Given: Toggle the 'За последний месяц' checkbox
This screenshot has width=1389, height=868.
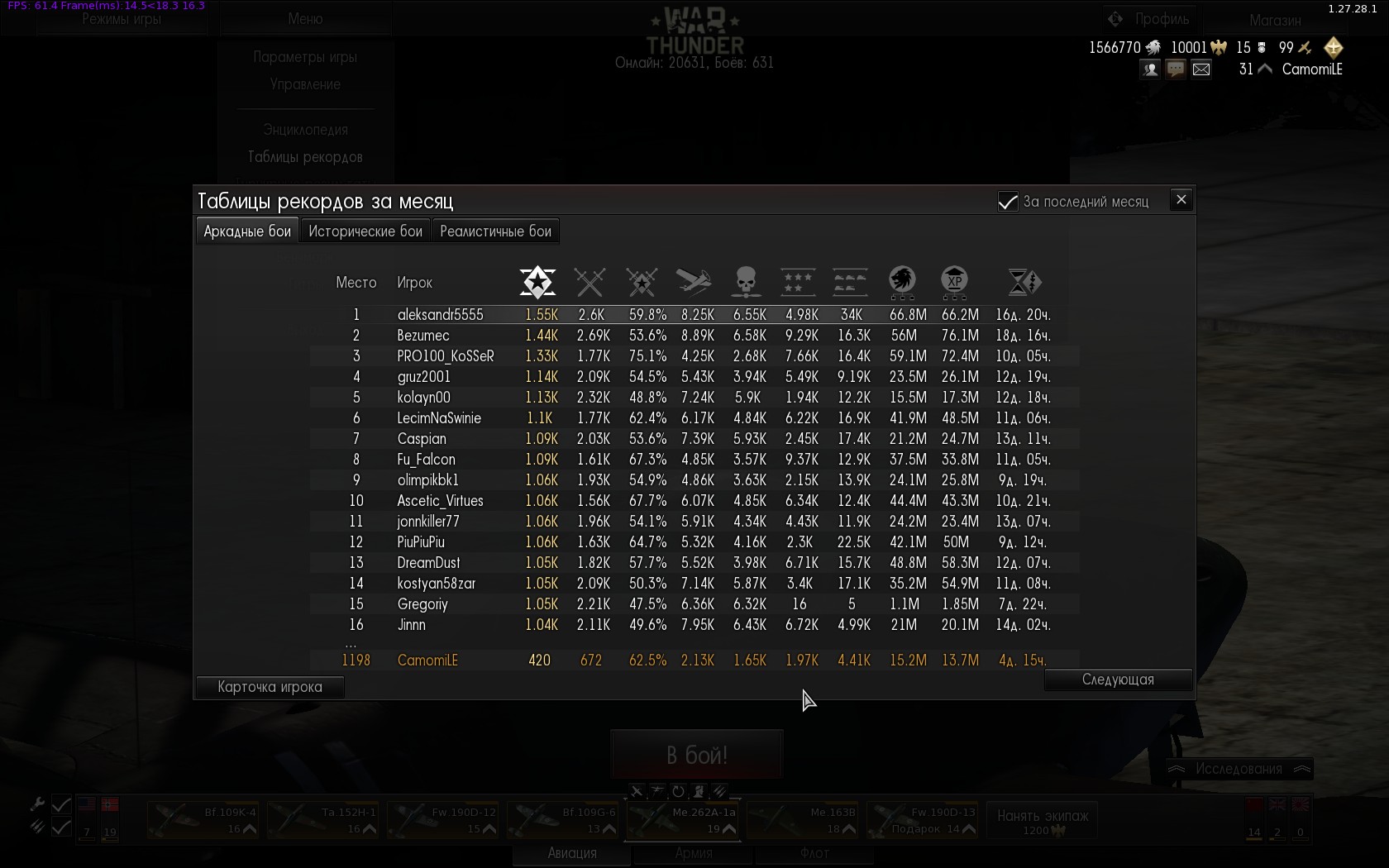Looking at the screenshot, I should tap(1008, 202).
